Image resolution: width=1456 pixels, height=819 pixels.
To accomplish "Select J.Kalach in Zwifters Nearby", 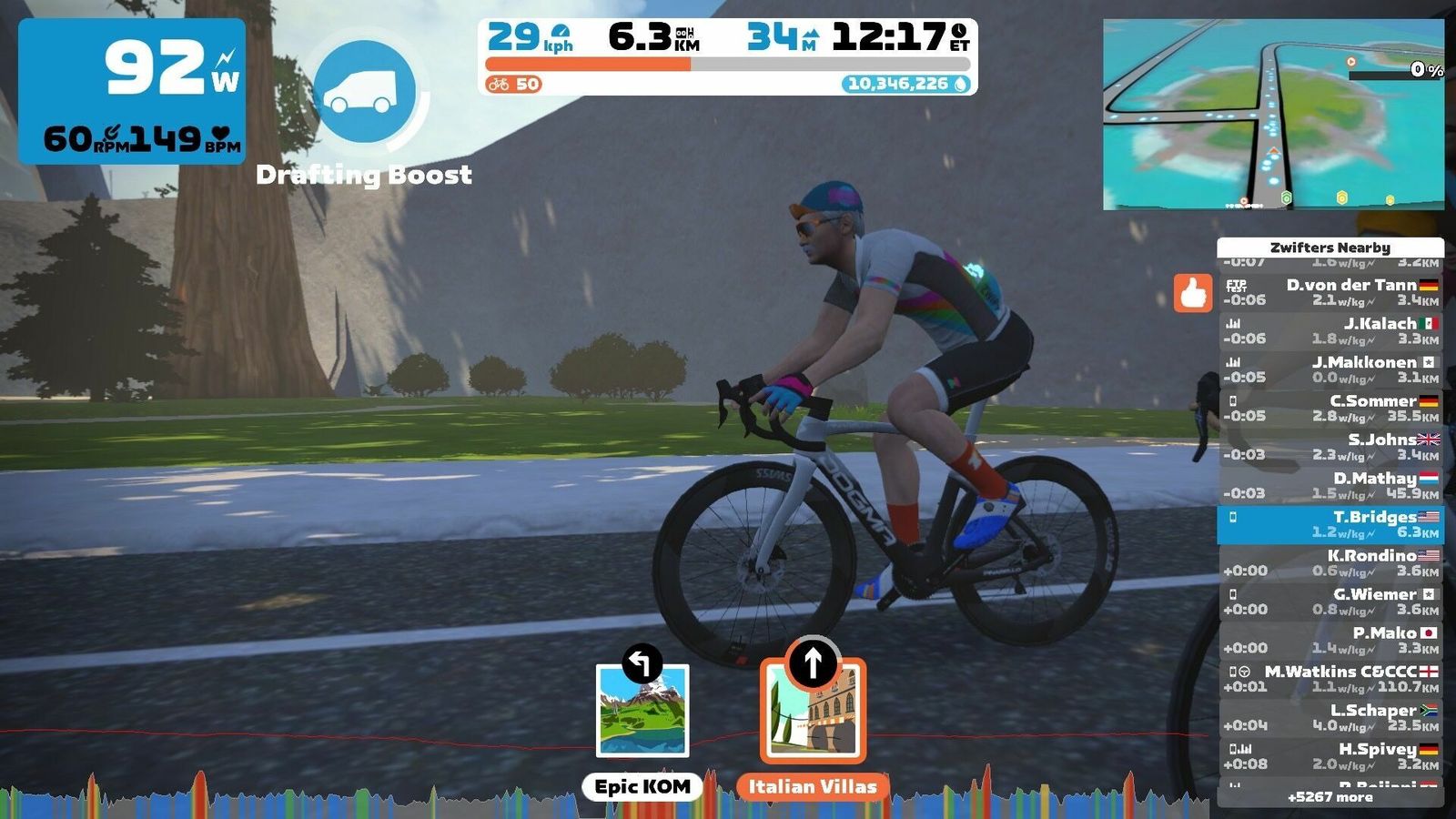I will (x=1330, y=331).
